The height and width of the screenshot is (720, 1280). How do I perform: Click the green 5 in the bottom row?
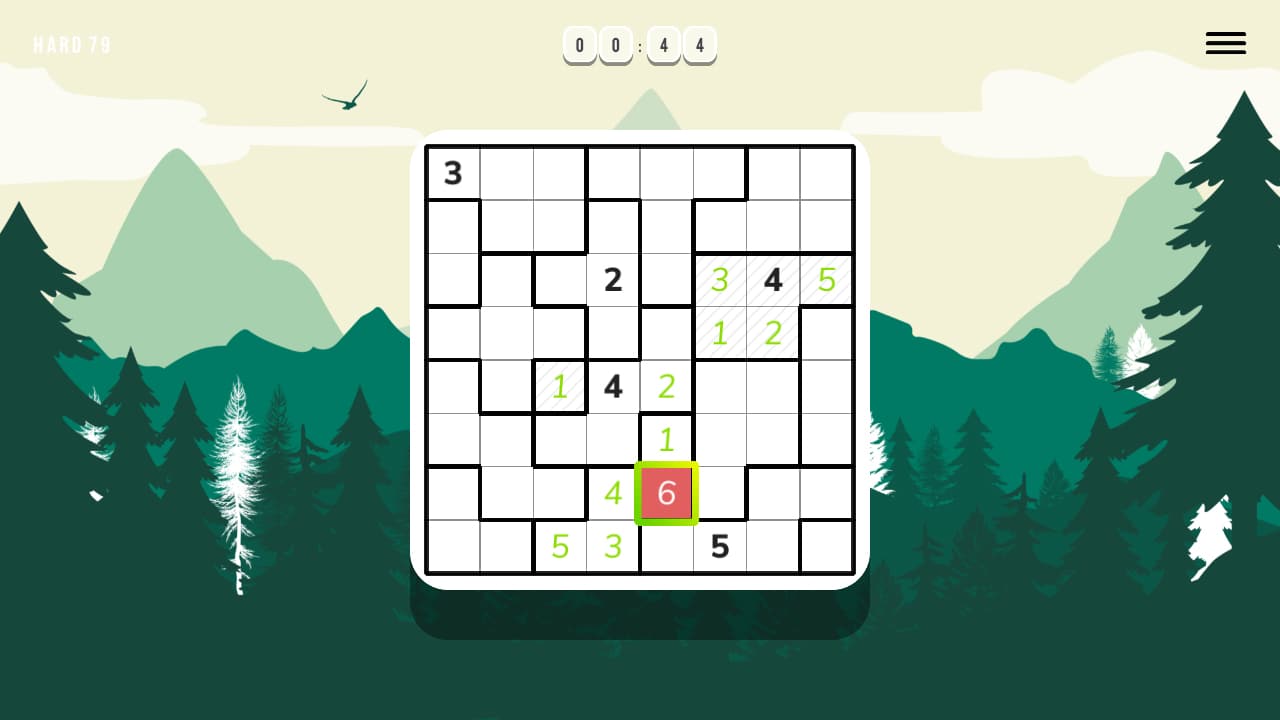(x=559, y=546)
